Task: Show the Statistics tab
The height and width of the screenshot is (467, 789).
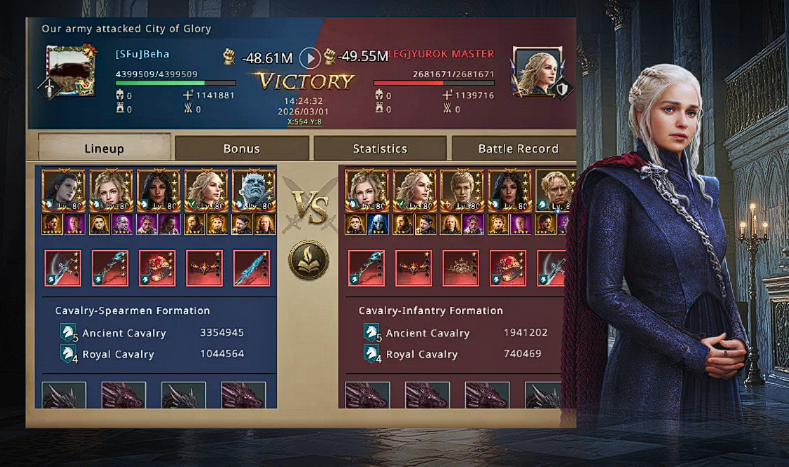Action: [380, 148]
